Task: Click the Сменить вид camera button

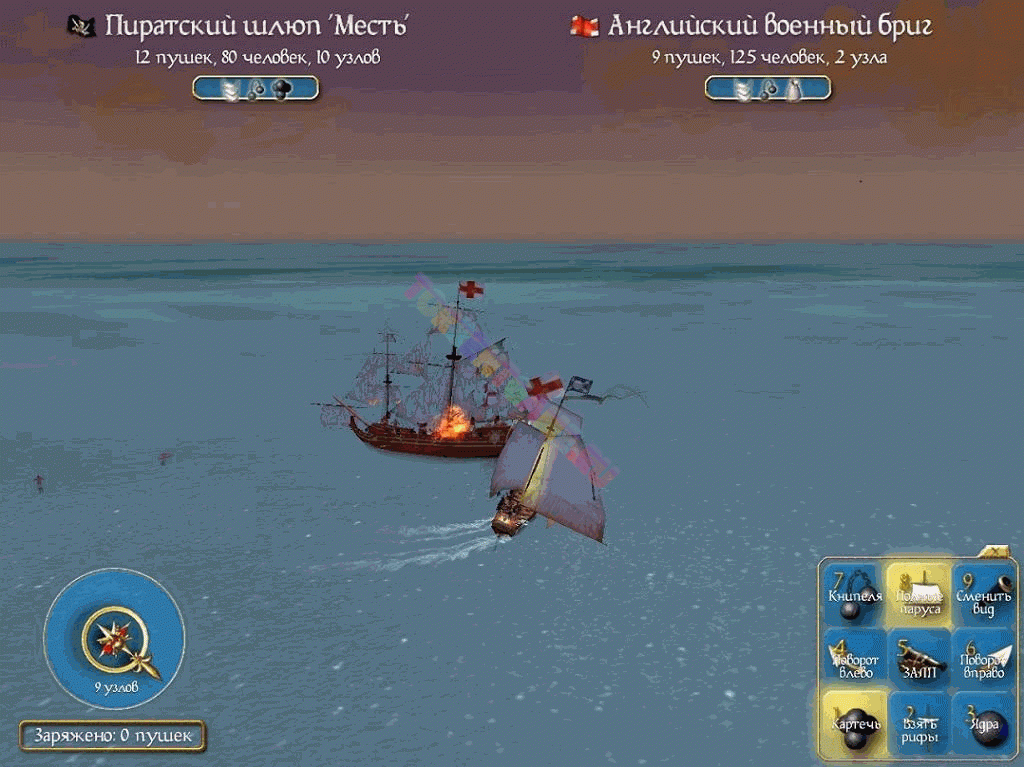Action: coord(982,594)
